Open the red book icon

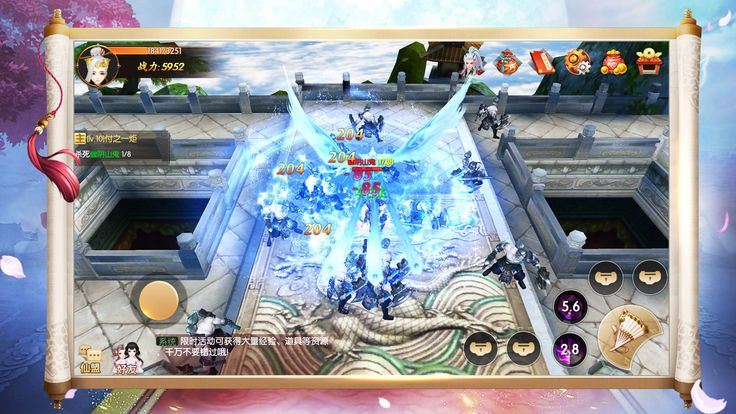[x=542, y=61]
